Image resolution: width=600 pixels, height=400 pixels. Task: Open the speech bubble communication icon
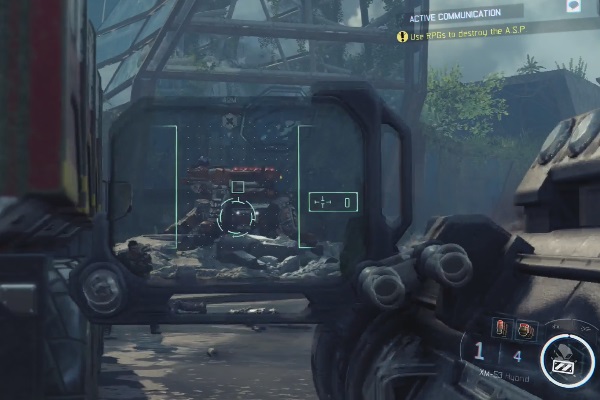[x=574, y=6]
